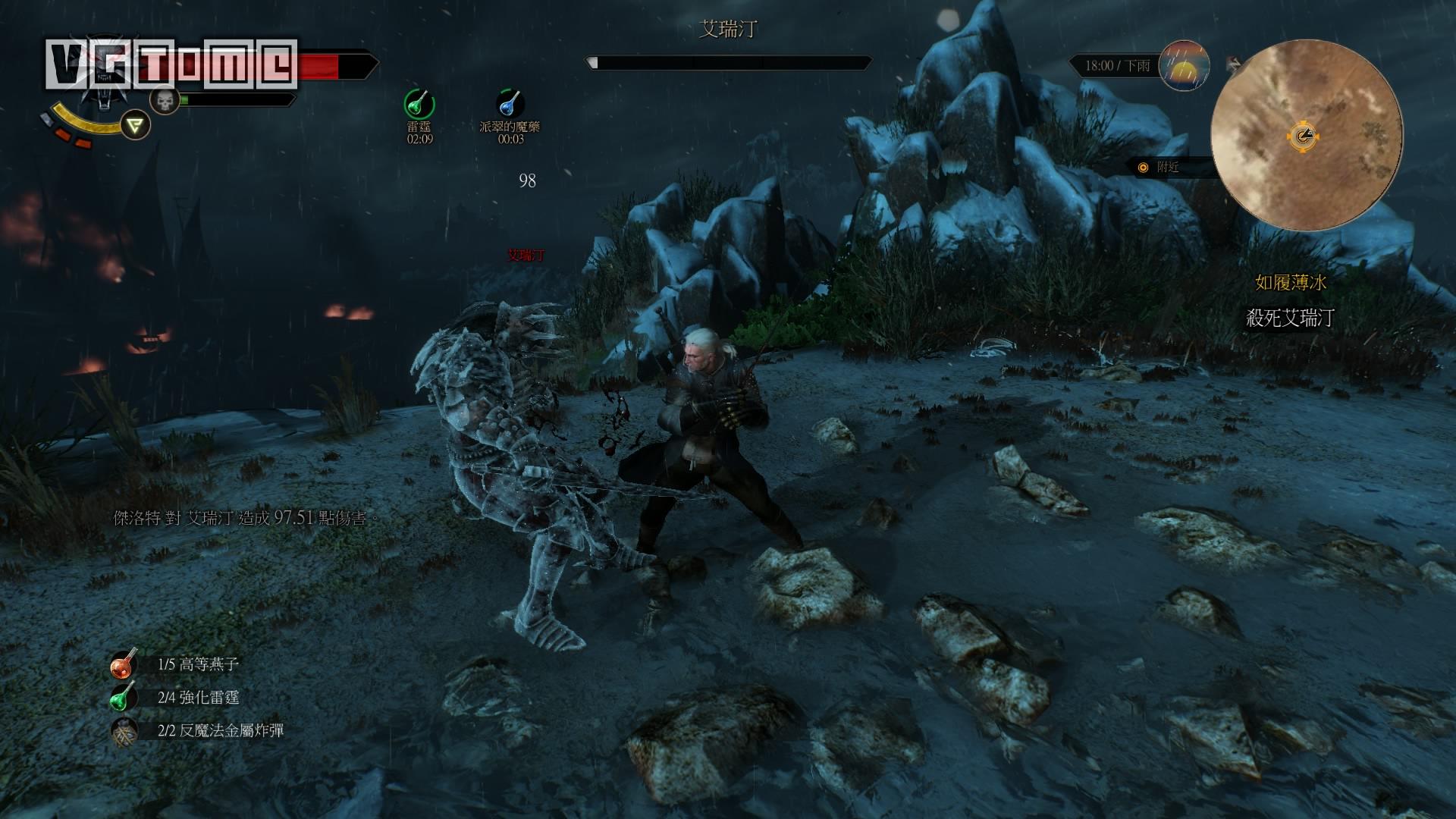The width and height of the screenshot is (1456, 819).
Task: Click the skull toxicity icon
Action: tap(164, 99)
